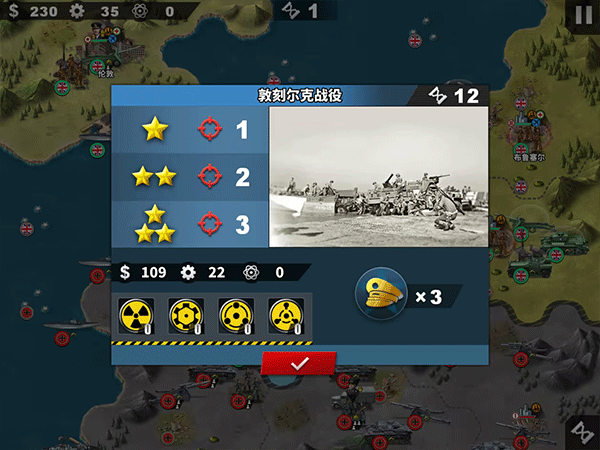
Task: Choose the two-star objective row
Action: [190, 177]
